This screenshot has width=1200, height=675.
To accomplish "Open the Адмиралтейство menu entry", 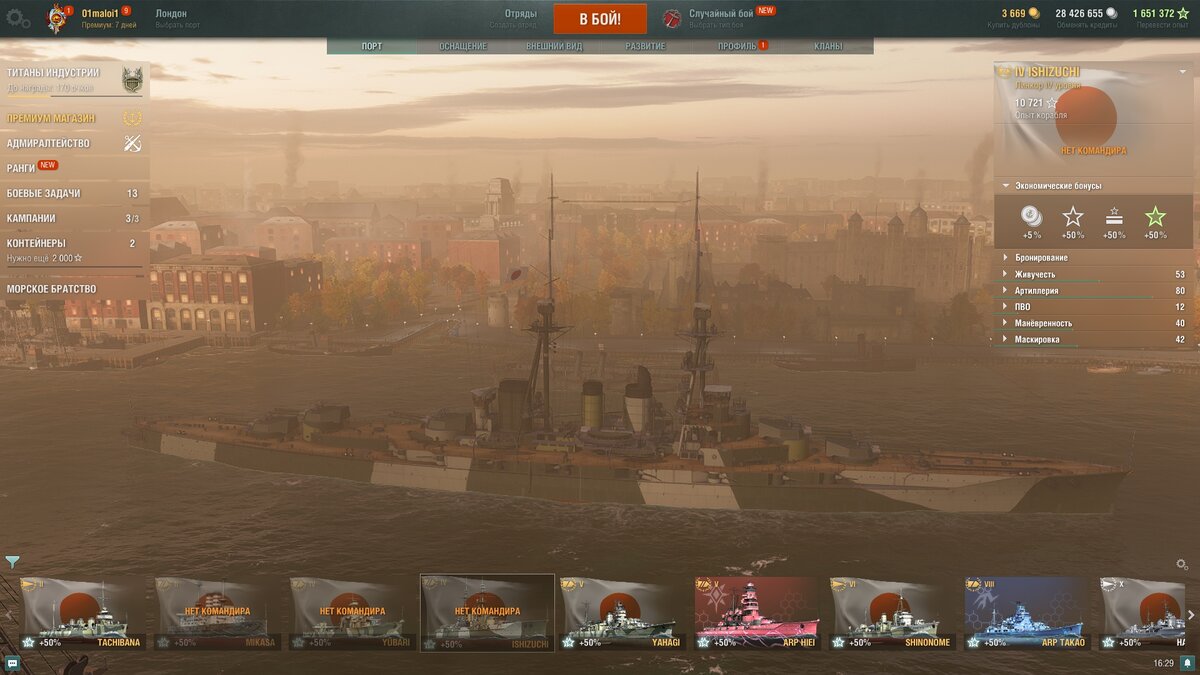I will (x=48, y=143).
